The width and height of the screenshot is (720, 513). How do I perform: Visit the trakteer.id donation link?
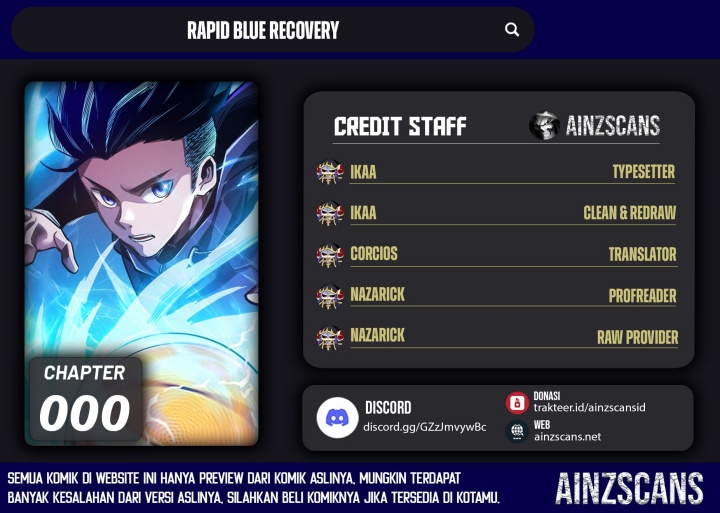[x=589, y=408]
